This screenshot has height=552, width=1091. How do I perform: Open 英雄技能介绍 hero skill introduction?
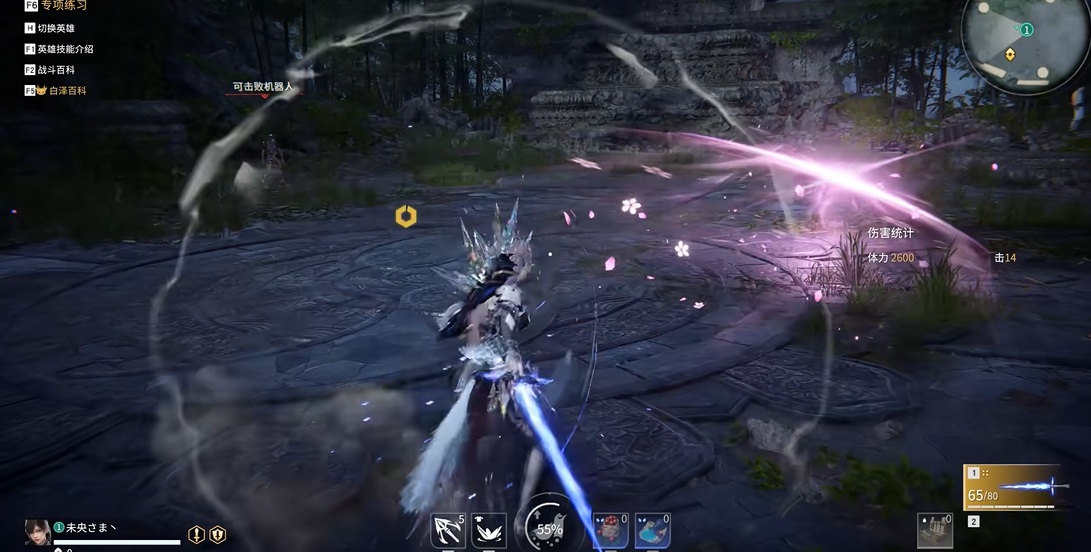(64, 49)
